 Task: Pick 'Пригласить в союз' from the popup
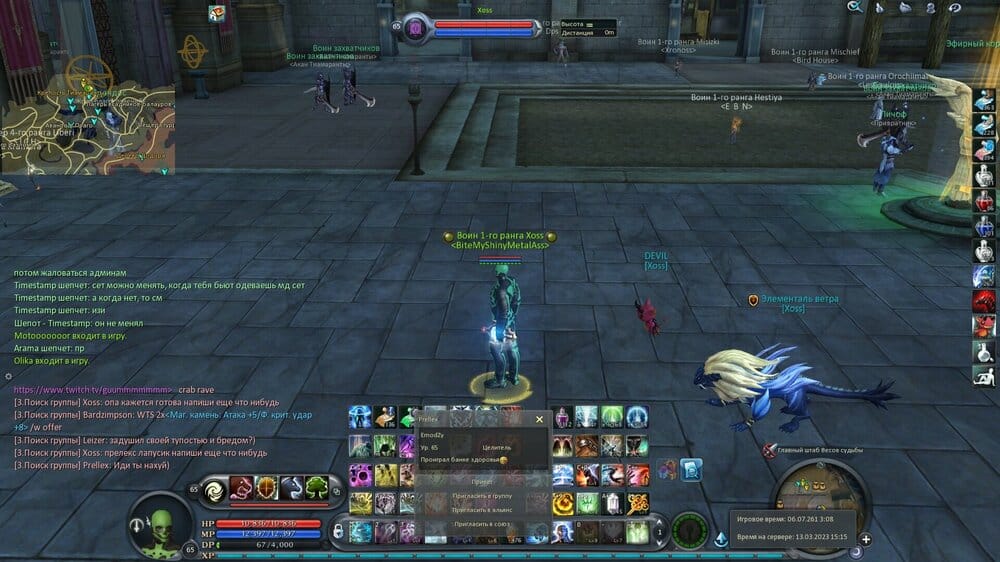[x=484, y=523]
